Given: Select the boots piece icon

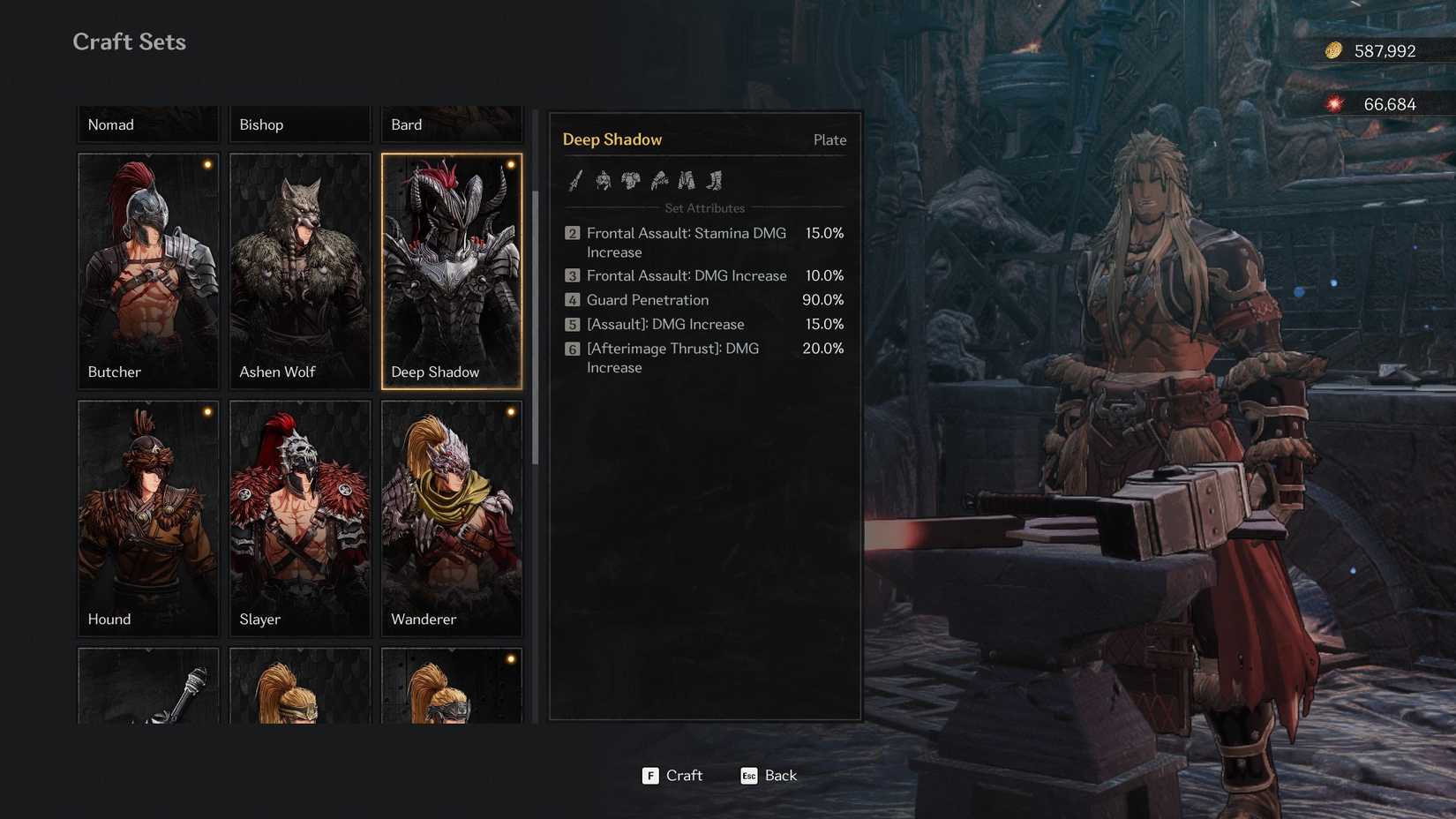Looking at the screenshot, I should (716, 181).
